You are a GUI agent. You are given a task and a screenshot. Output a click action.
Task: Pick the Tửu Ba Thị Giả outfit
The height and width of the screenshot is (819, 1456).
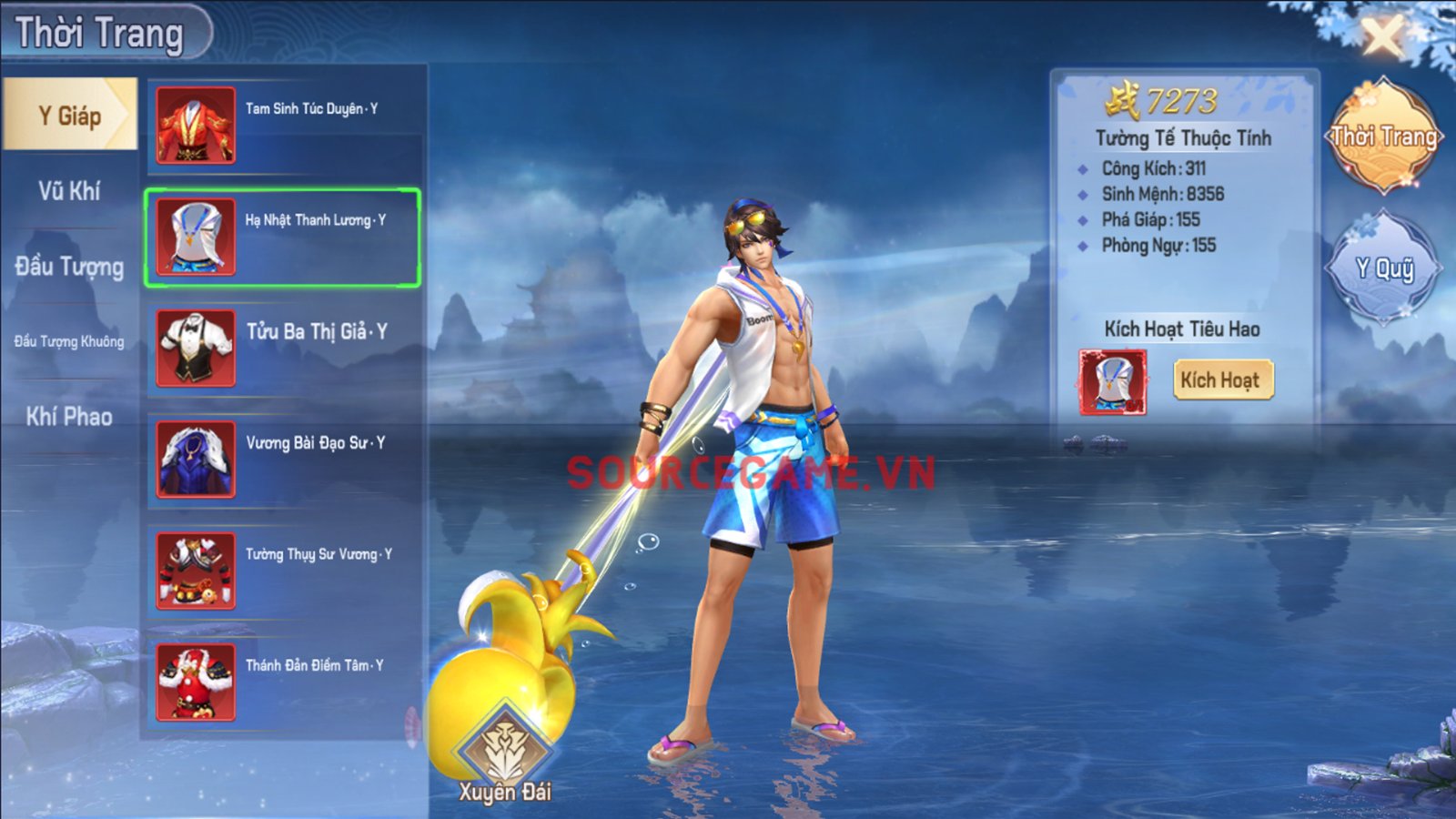click(284, 349)
